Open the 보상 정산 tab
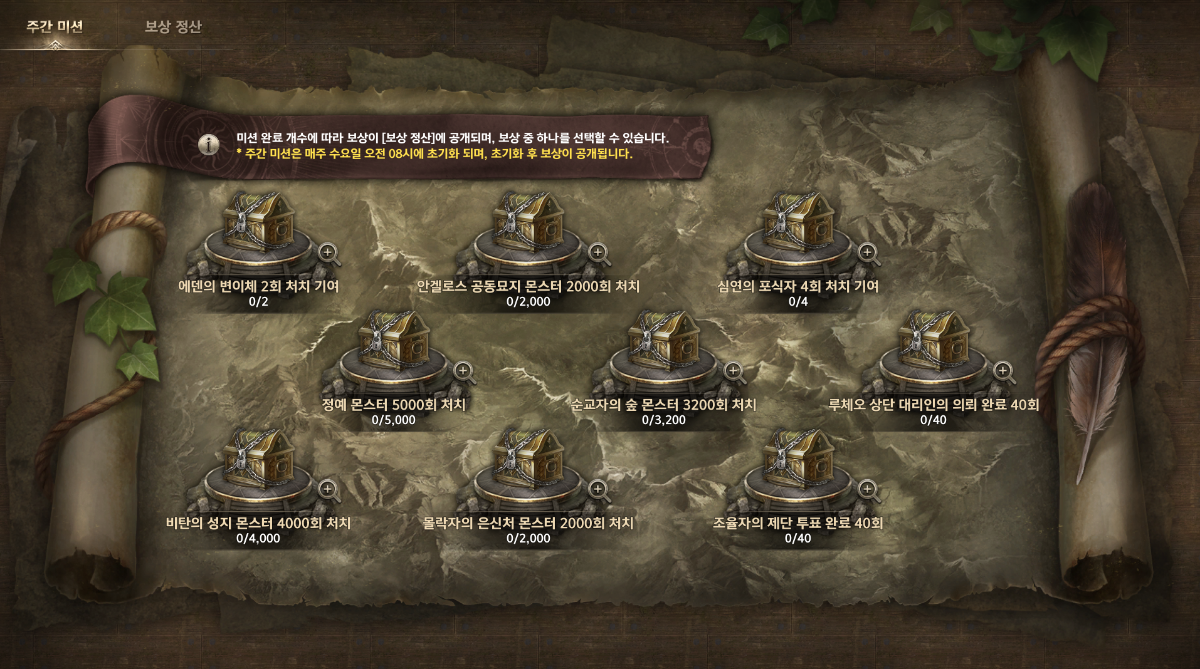1200x669 pixels. point(173,26)
